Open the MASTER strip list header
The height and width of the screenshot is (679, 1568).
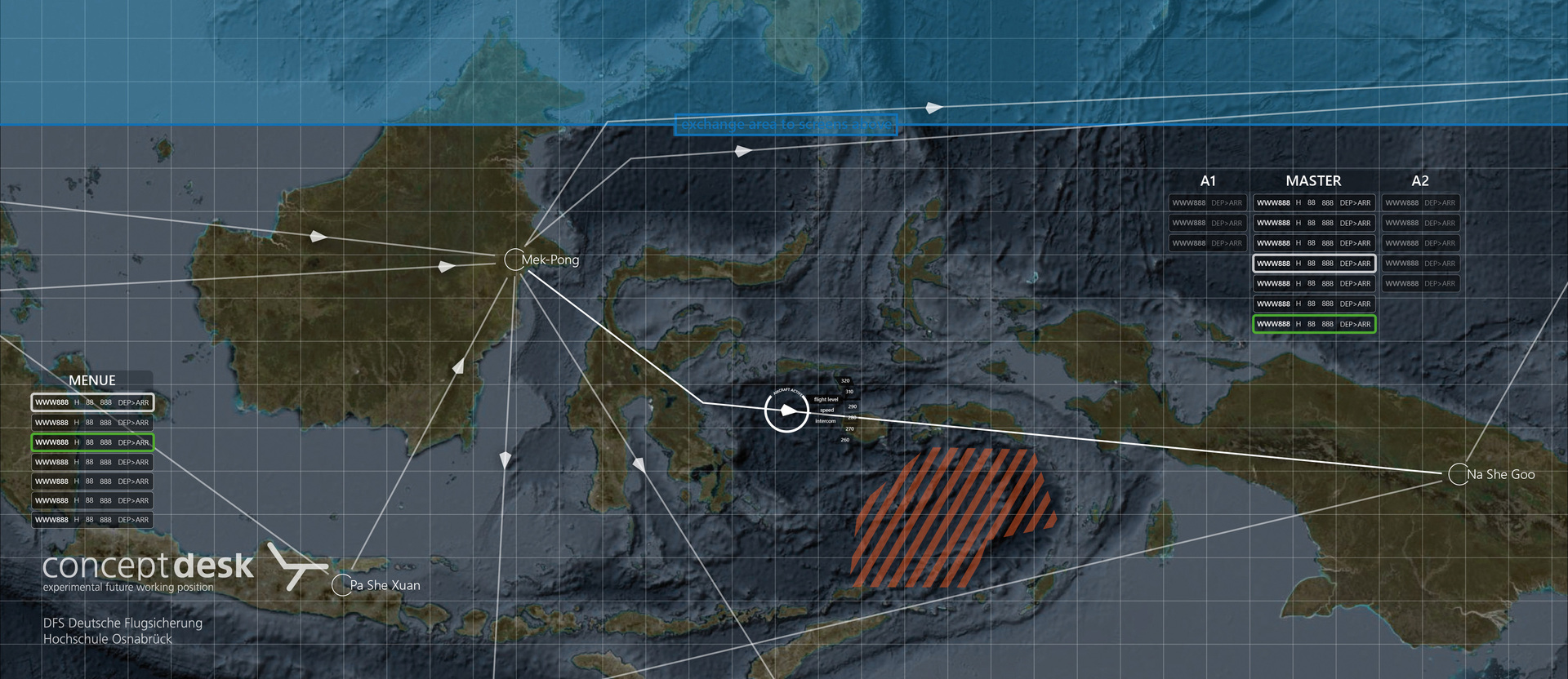pyautogui.click(x=1313, y=181)
